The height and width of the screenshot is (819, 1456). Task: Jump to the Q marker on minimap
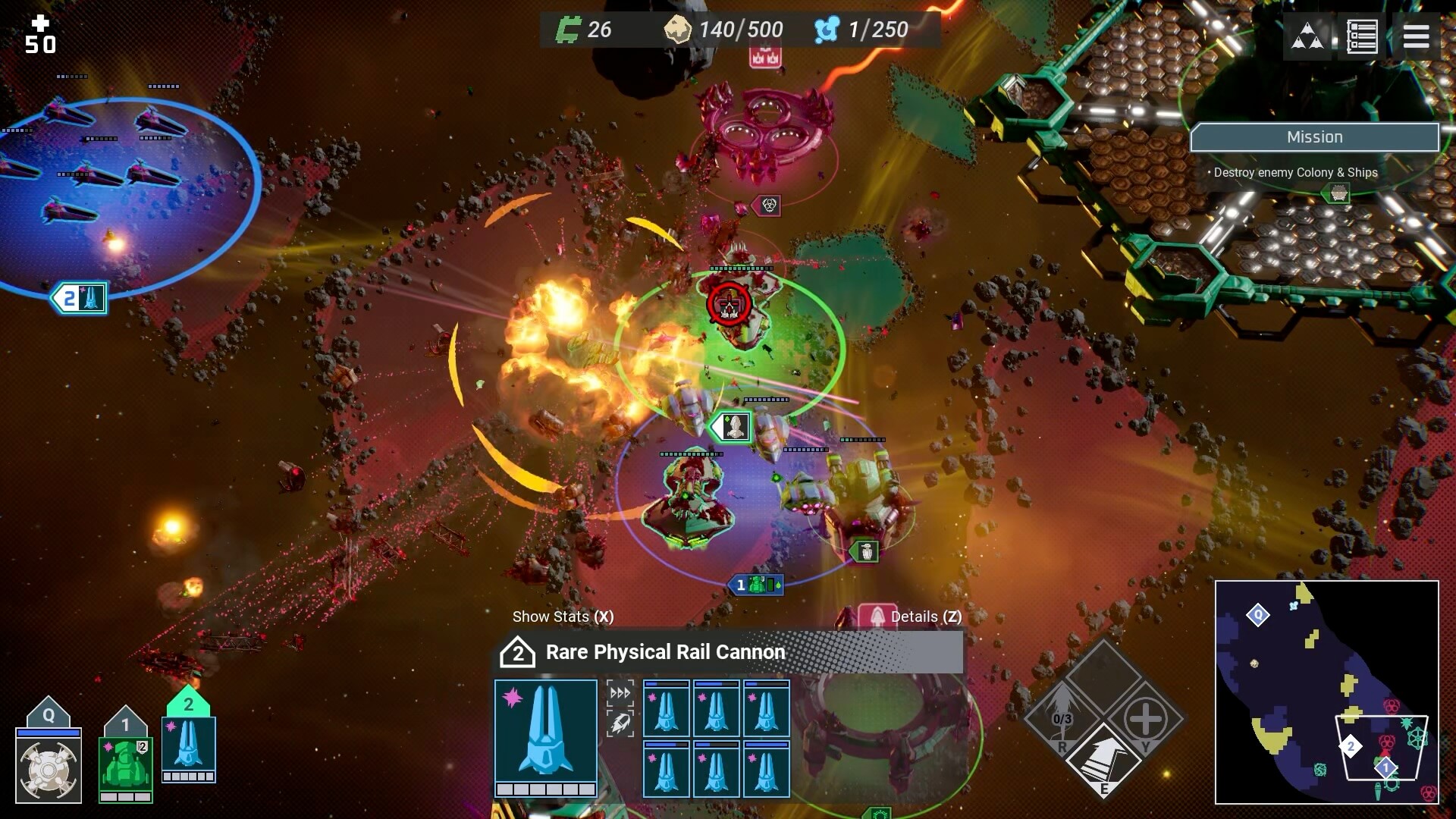tap(1258, 615)
